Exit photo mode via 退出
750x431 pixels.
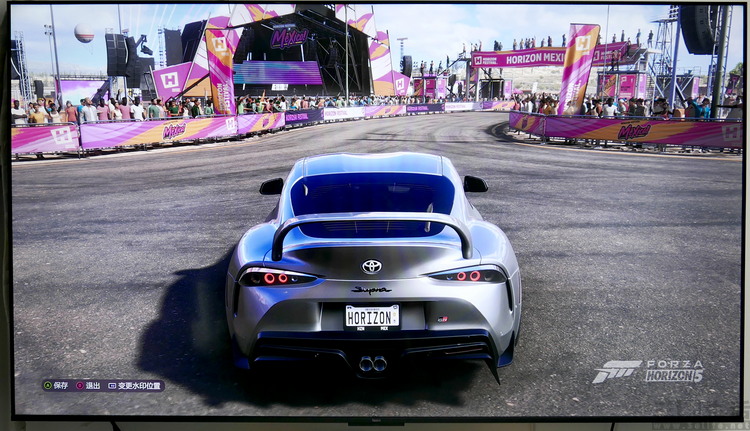(x=88, y=385)
